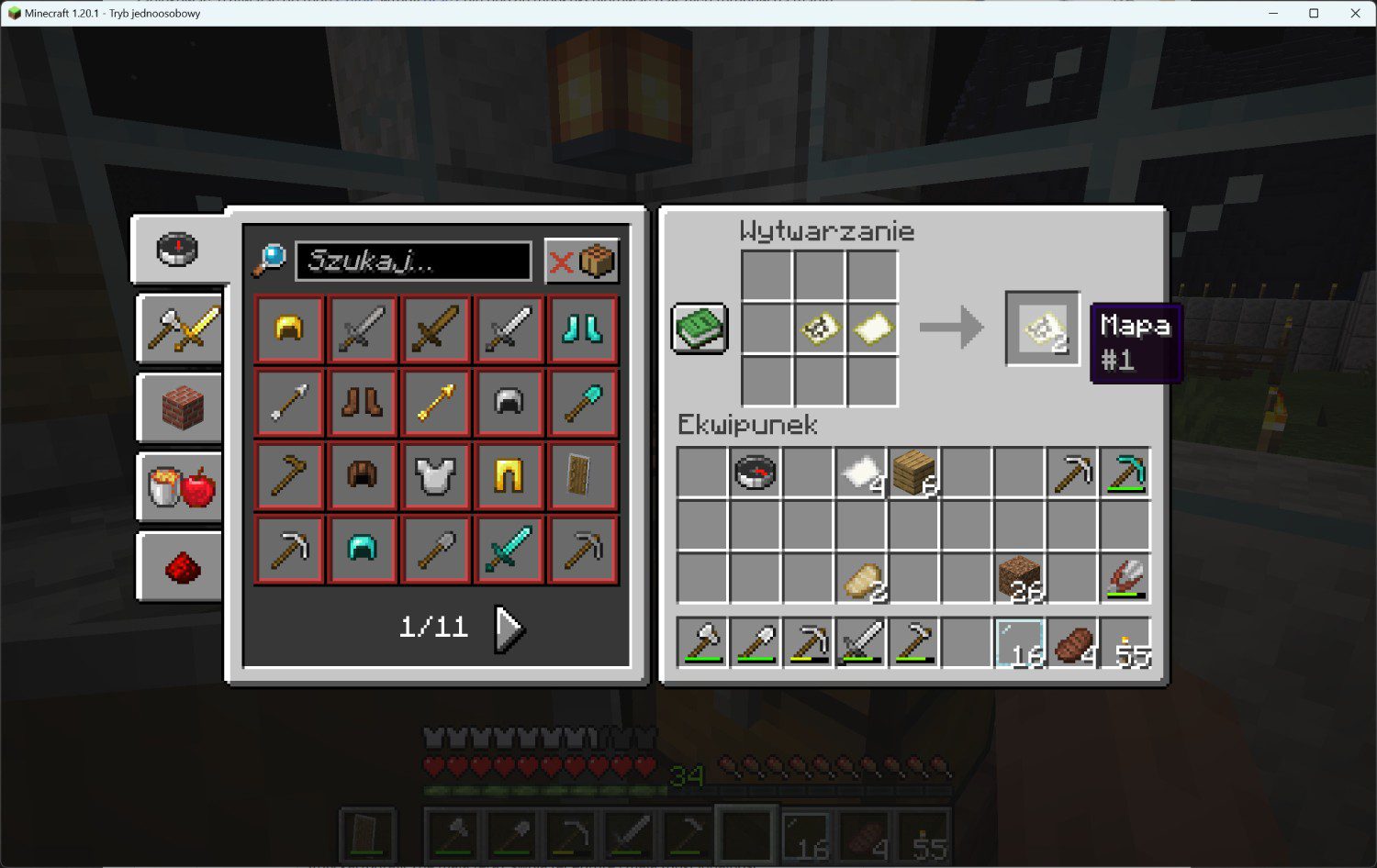Select the torch stack in the hotbar
Screen dimensions: 1377x868
[1126, 642]
